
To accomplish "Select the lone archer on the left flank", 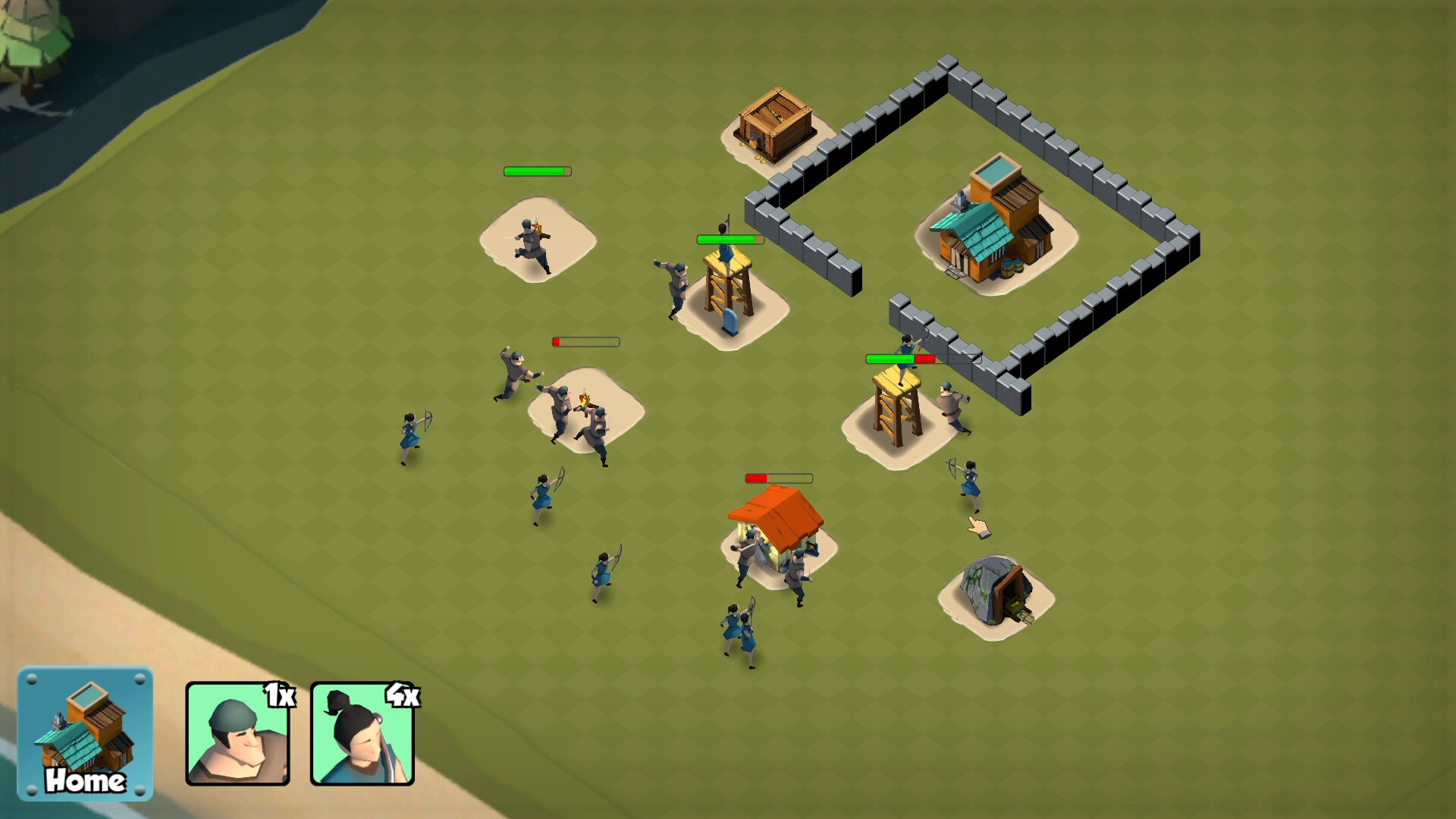I will click(x=409, y=432).
